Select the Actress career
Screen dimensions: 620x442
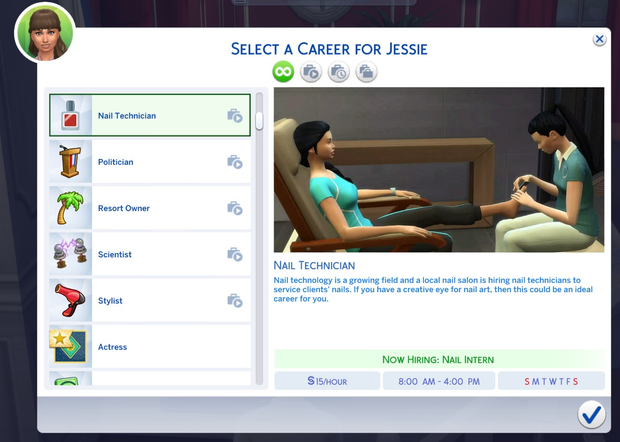pyautogui.click(x=149, y=346)
